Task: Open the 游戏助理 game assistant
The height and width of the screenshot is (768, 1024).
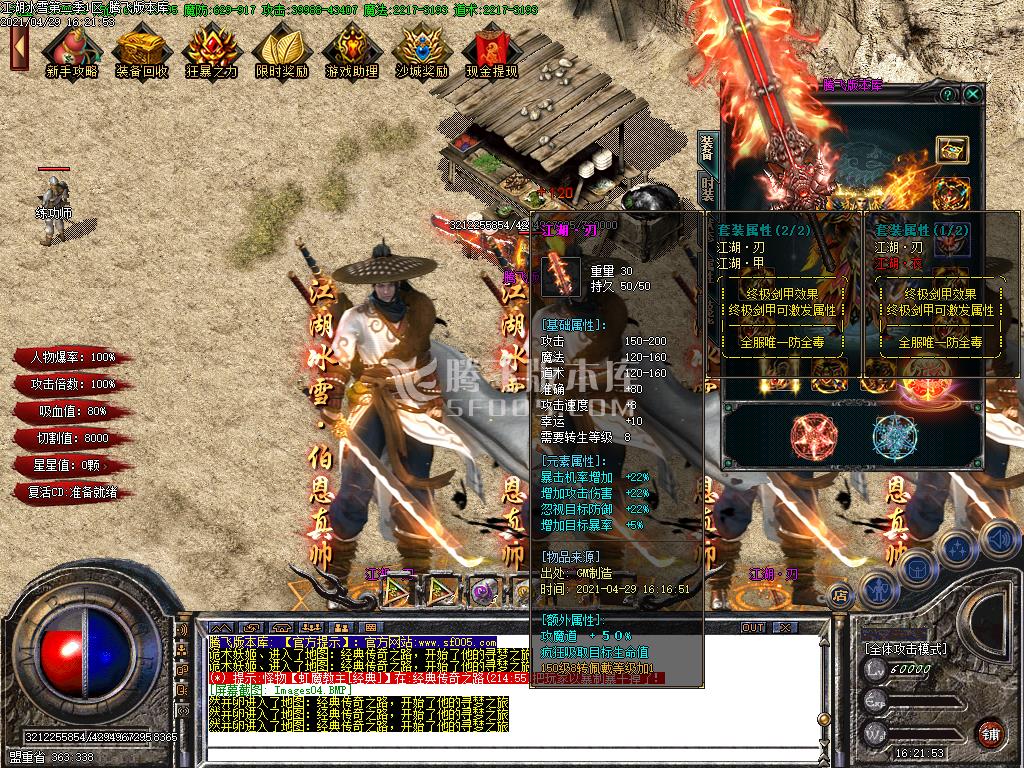Action: click(x=351, y=50)
